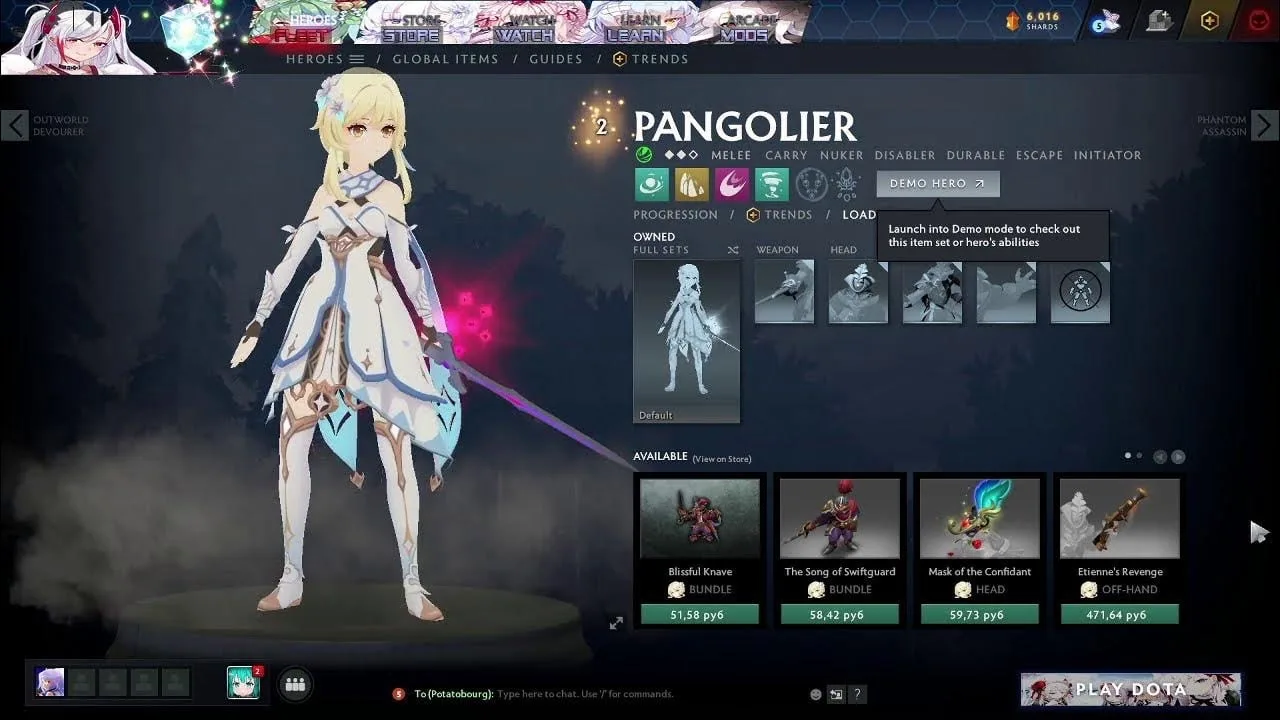This screenshot has height=720, width=1280.
Task: Shuffle the full sets selection
Action: click(732, 250)
